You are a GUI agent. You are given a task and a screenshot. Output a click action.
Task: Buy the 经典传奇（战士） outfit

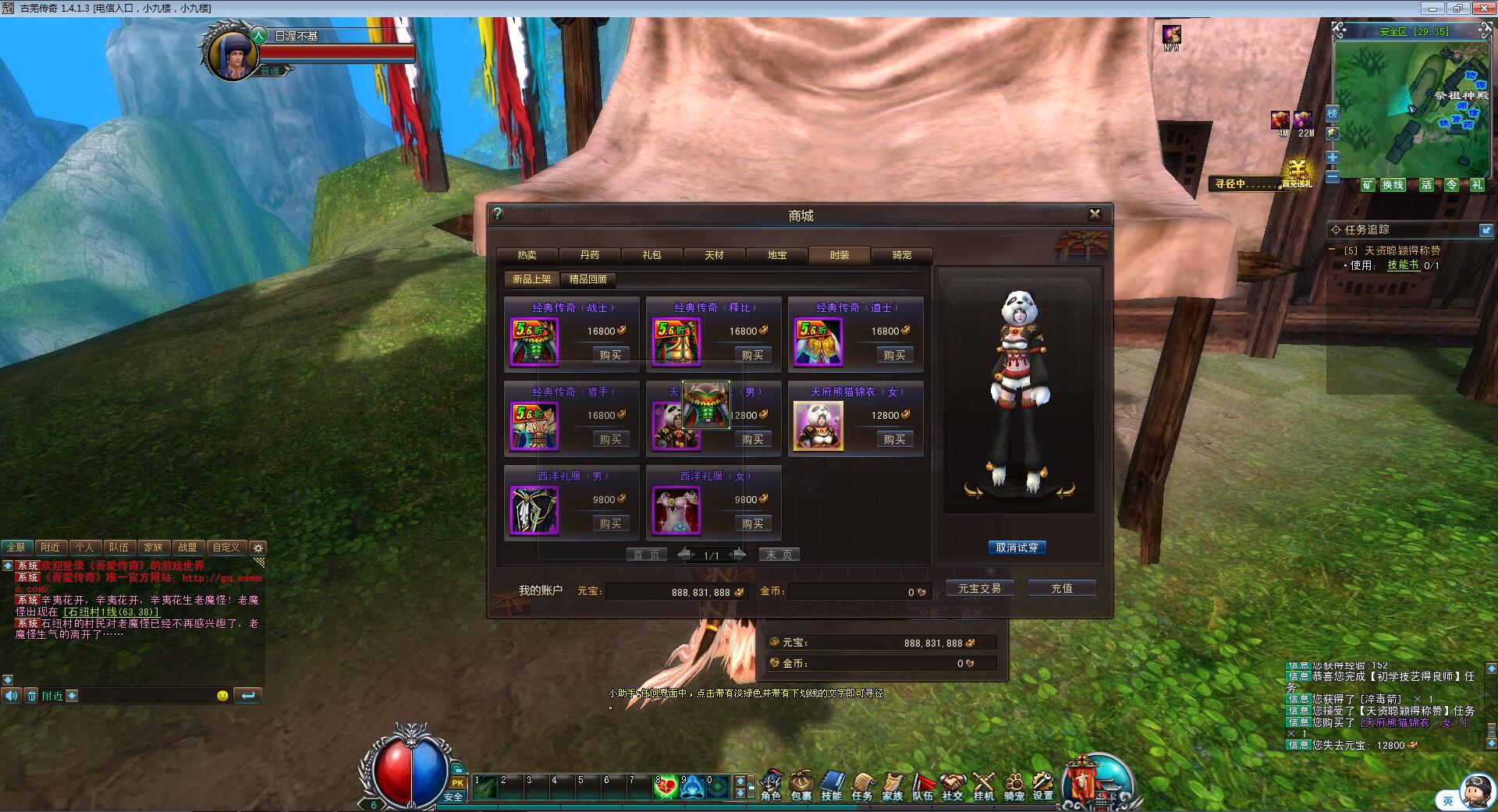pyautogui.click(x=610, y=355)
